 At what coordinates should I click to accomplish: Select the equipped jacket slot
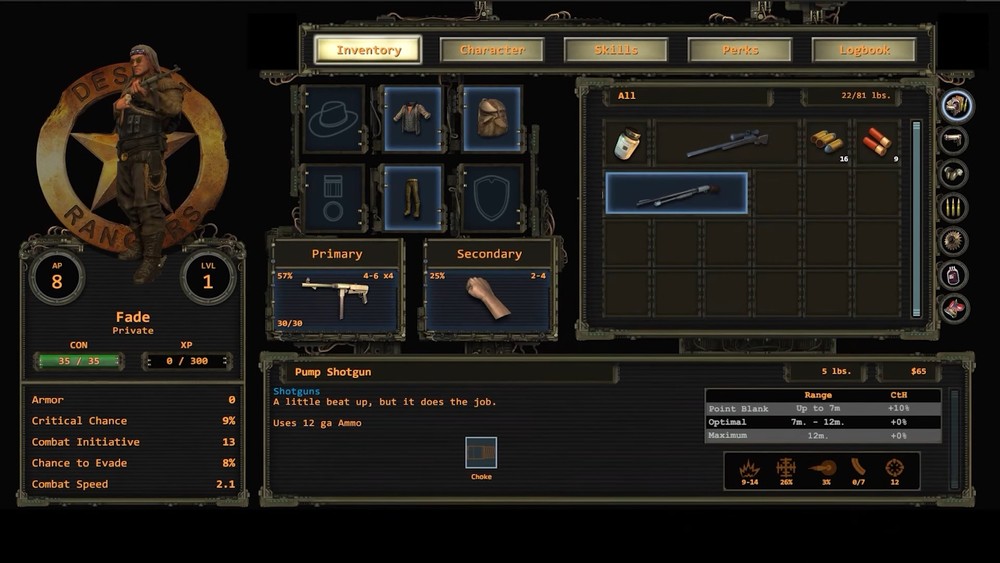[412, 118]
